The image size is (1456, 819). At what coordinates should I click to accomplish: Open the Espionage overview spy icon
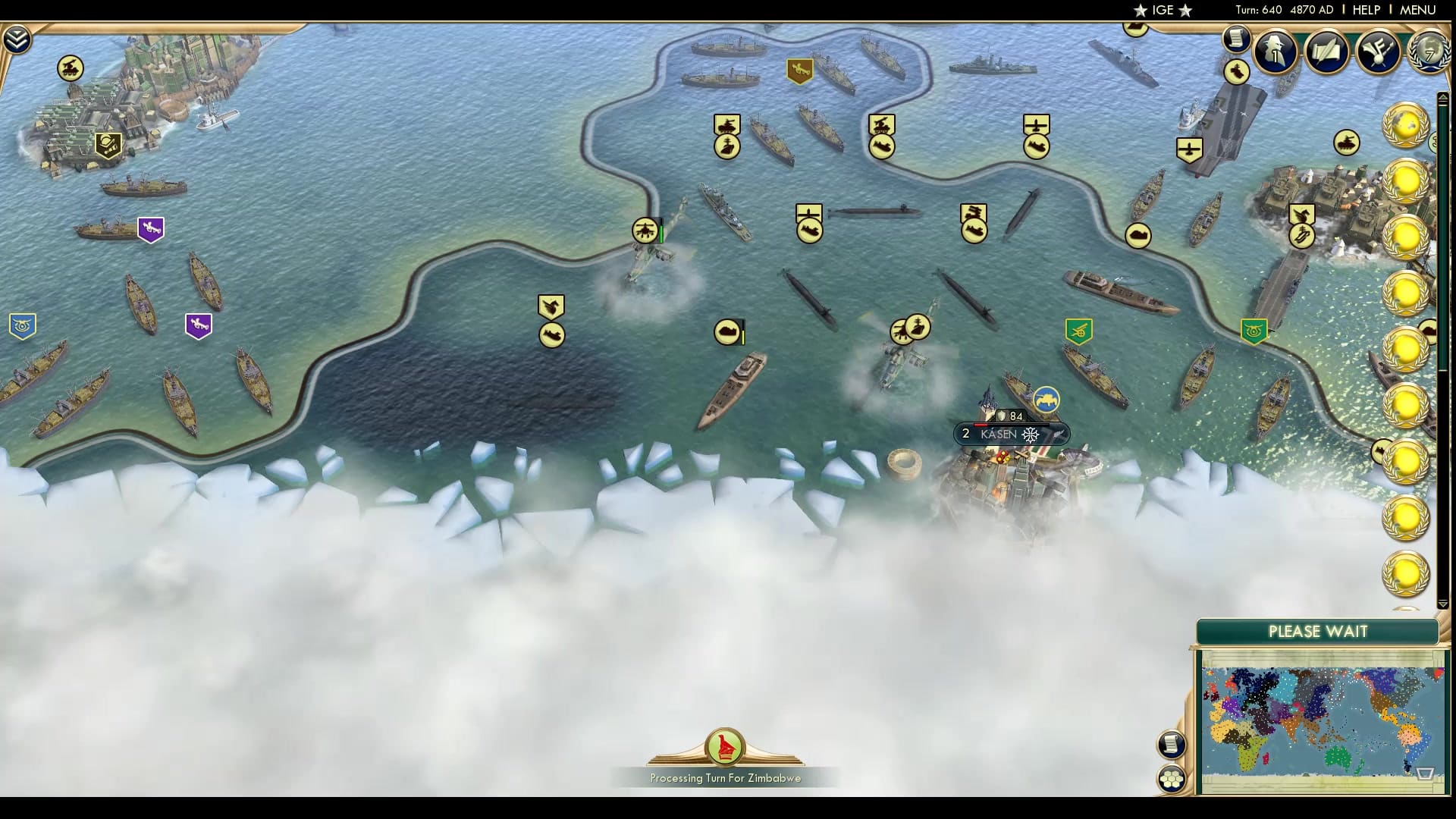coord(1275,52)
